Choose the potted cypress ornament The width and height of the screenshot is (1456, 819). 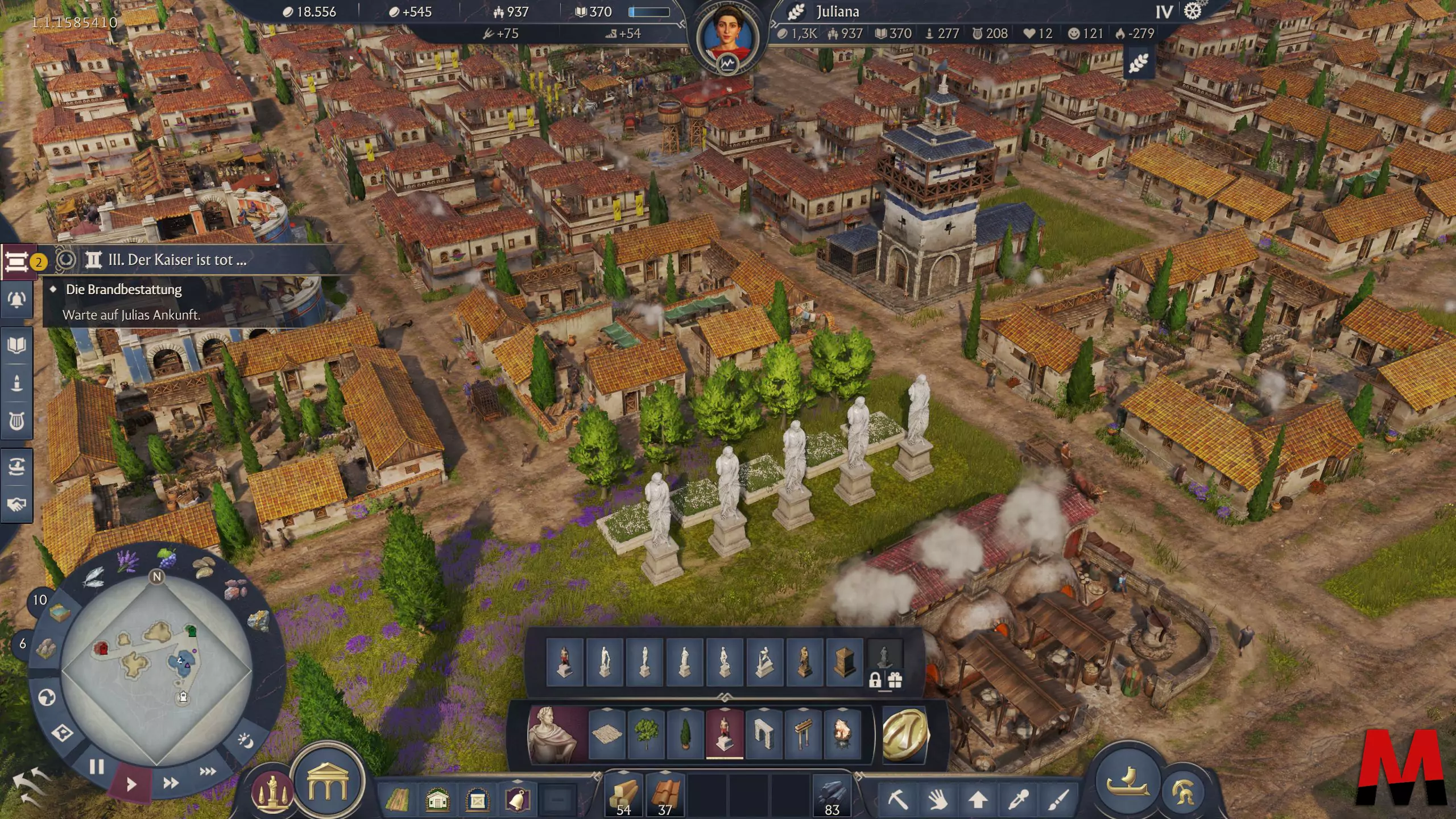[x=685, y=734]
